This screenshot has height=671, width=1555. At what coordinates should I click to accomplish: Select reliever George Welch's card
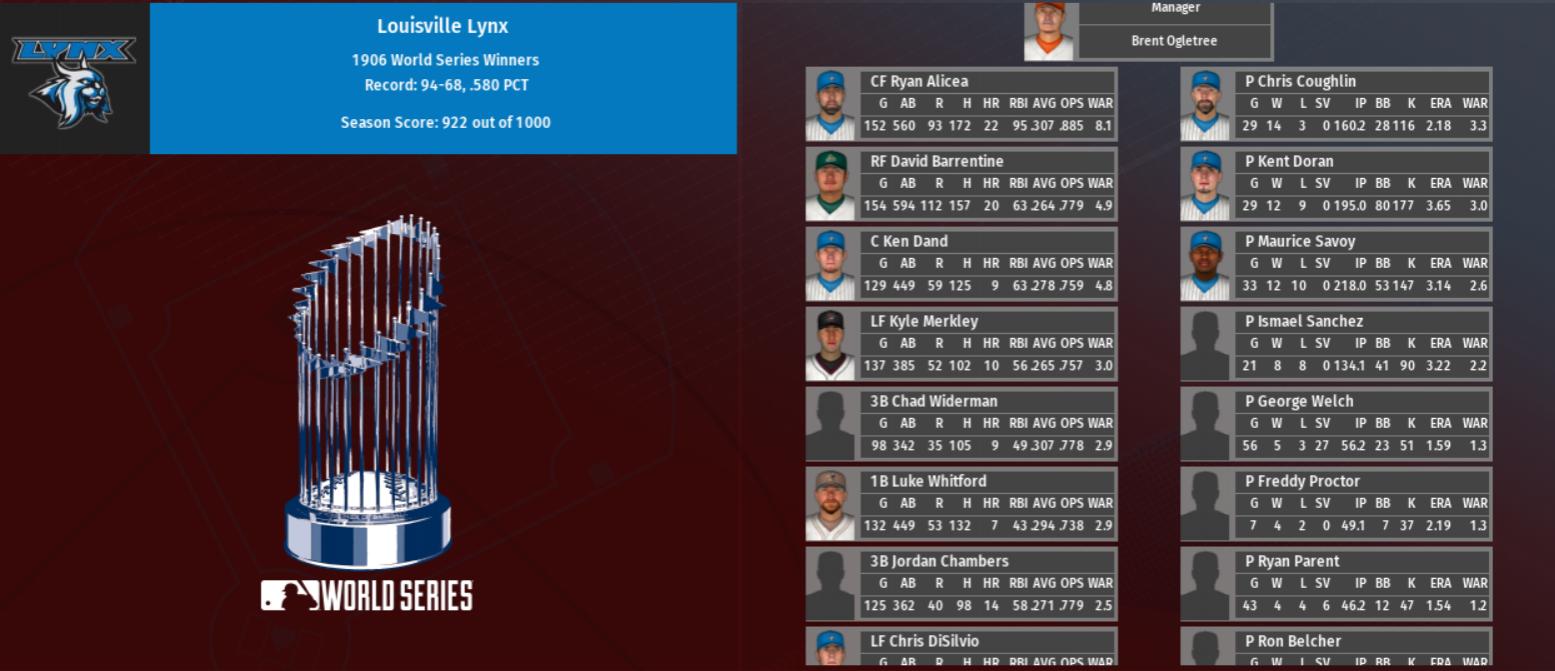tap(1299, 401)
